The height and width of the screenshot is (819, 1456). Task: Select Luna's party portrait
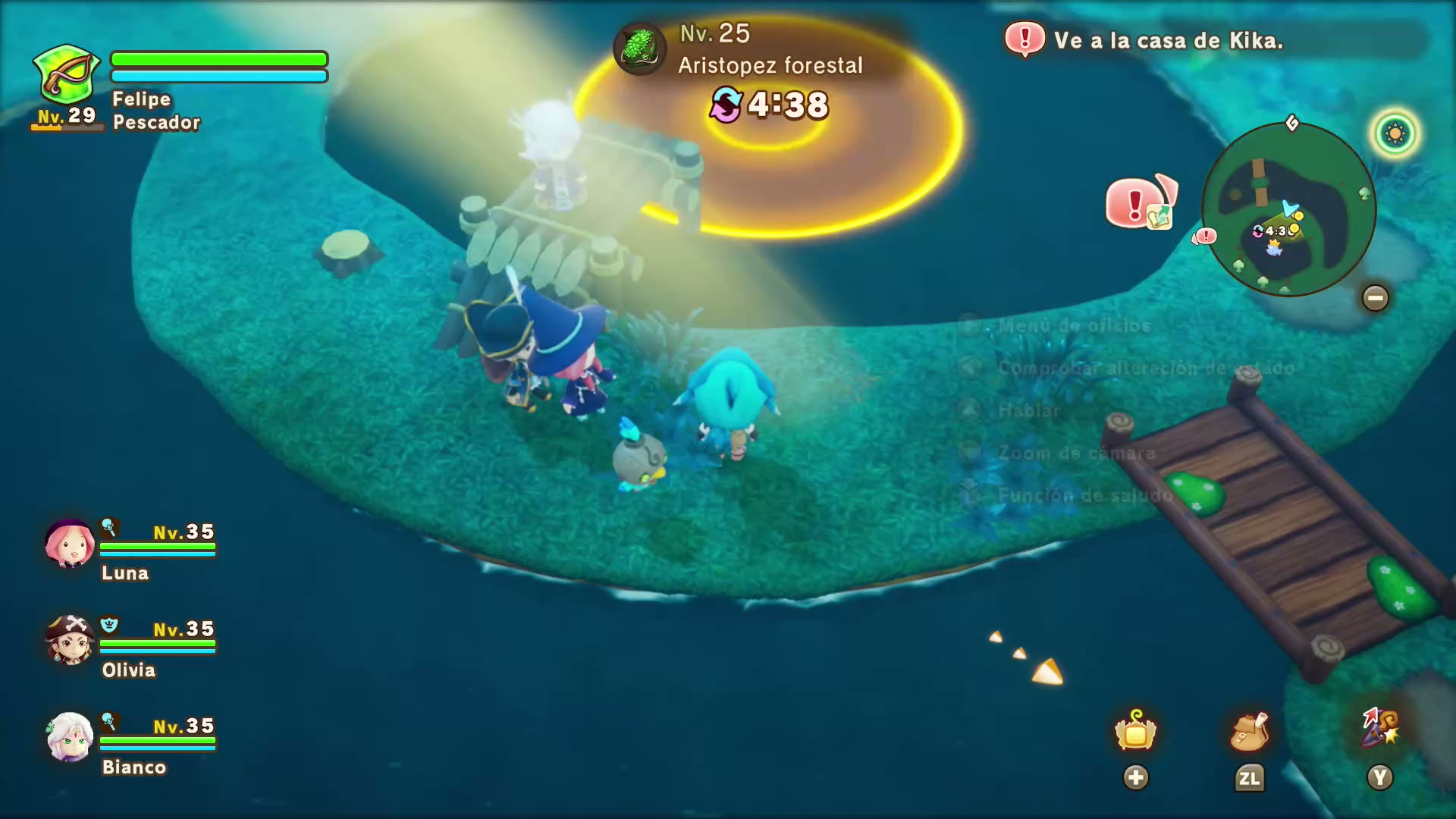coord(70,543)
